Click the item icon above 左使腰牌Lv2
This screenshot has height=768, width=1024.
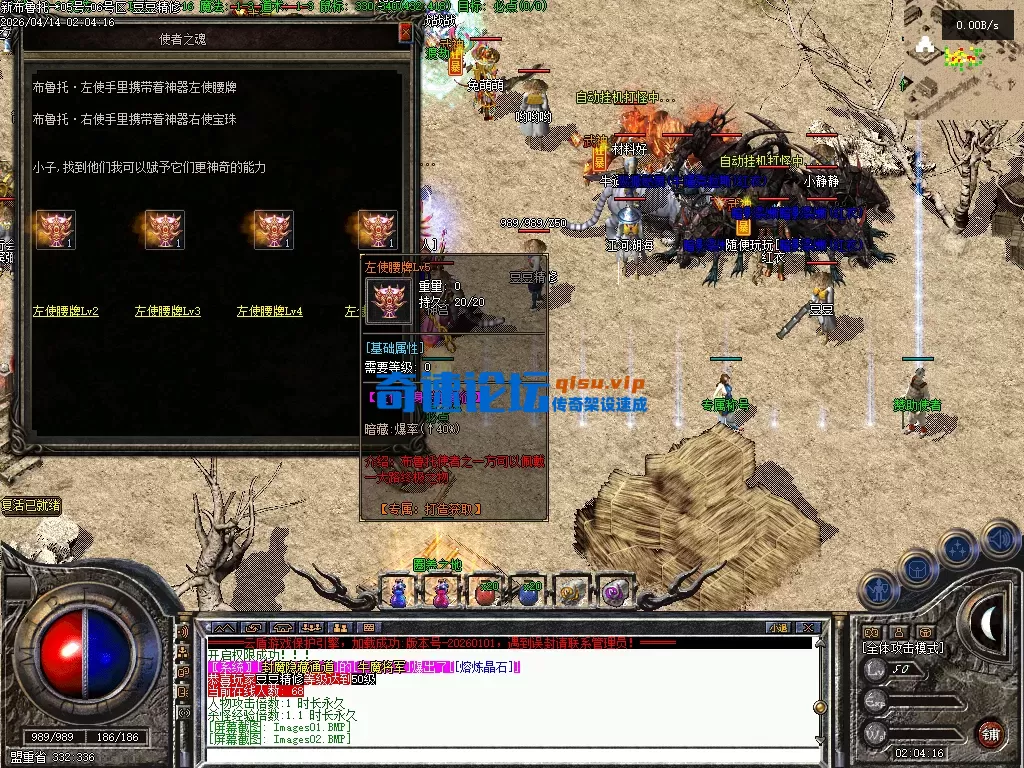coord(56,230)
